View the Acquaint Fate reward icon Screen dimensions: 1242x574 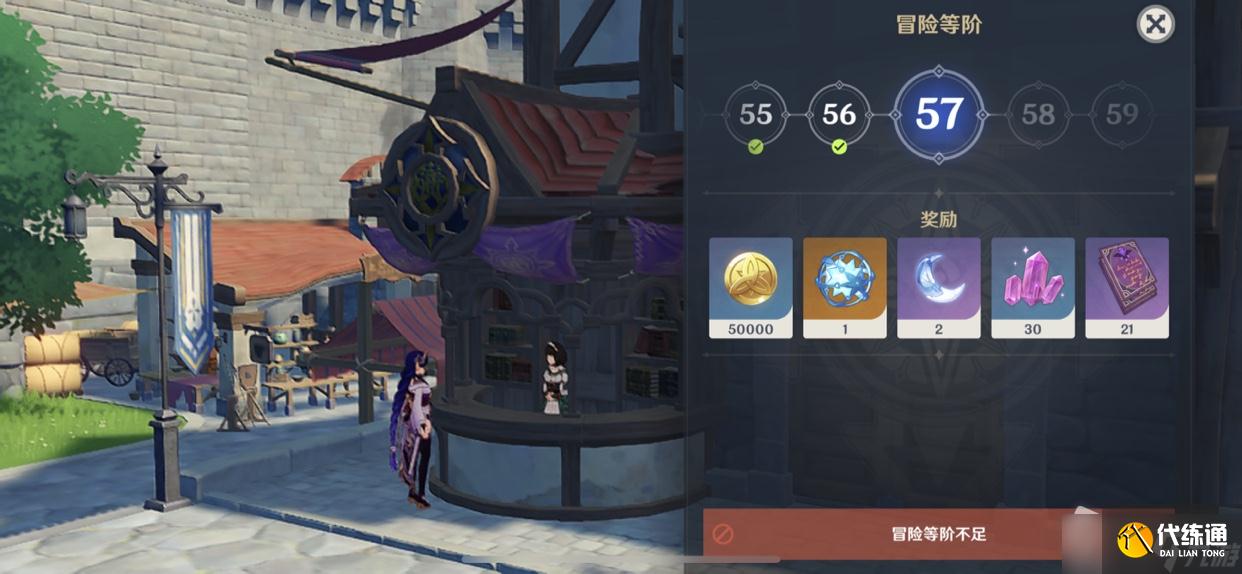coord(845,287)
